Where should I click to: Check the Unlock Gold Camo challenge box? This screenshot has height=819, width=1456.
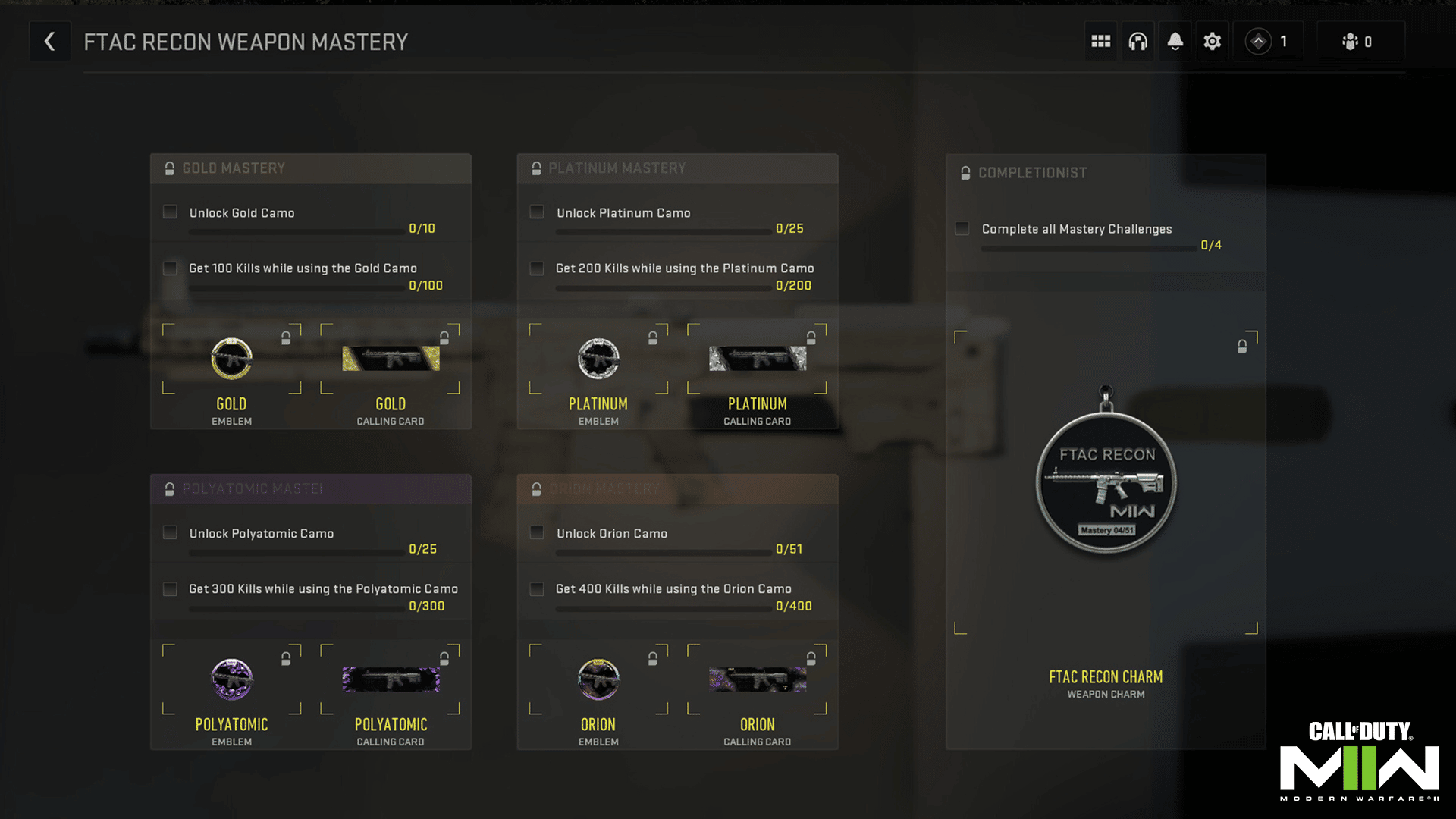(x=170, y=212)
